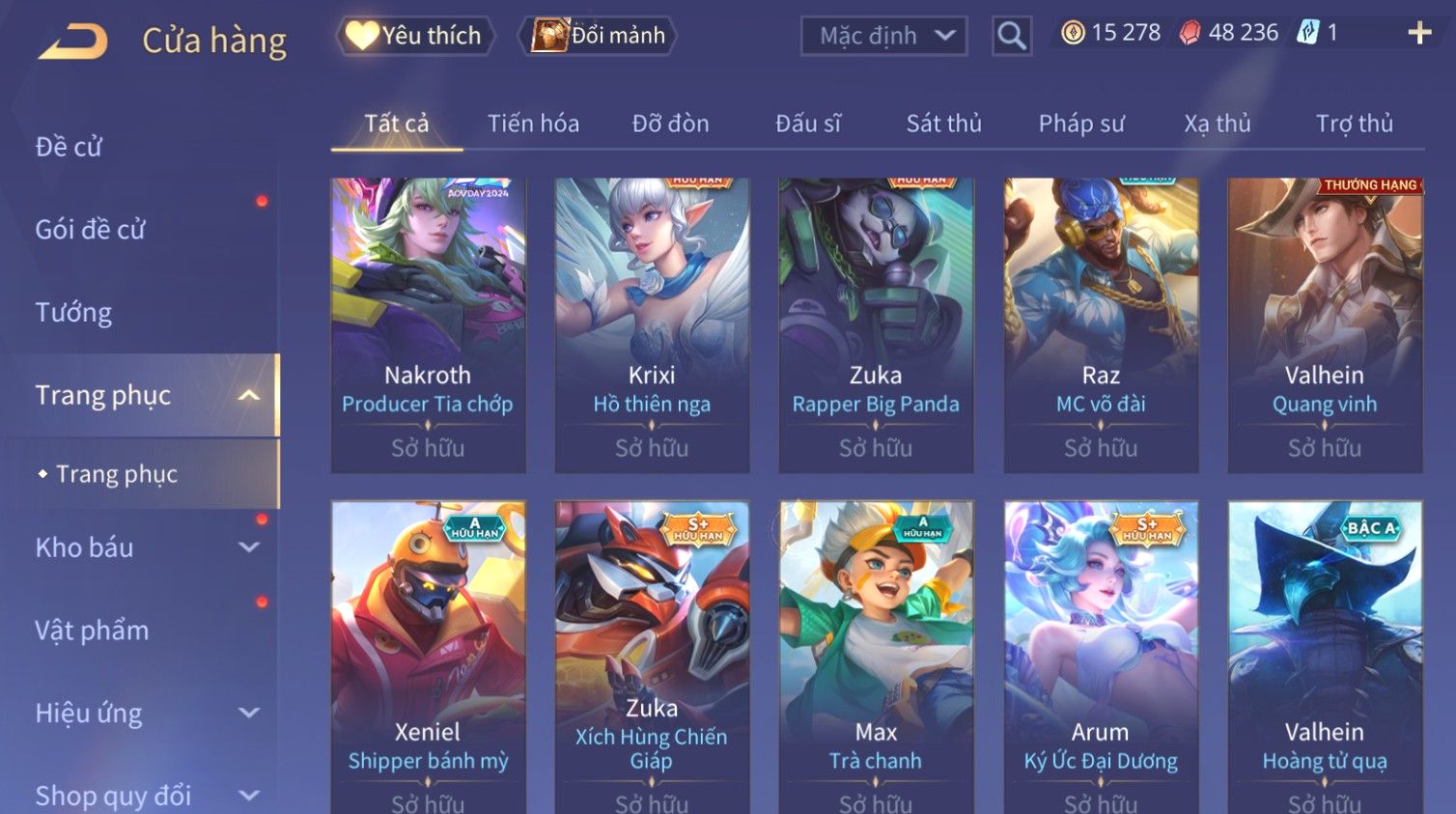This screenshot has width=1456, height=814.
Task: Choose the Krixi Hồ thiên nga skin
Action: [x=652, y=324]
